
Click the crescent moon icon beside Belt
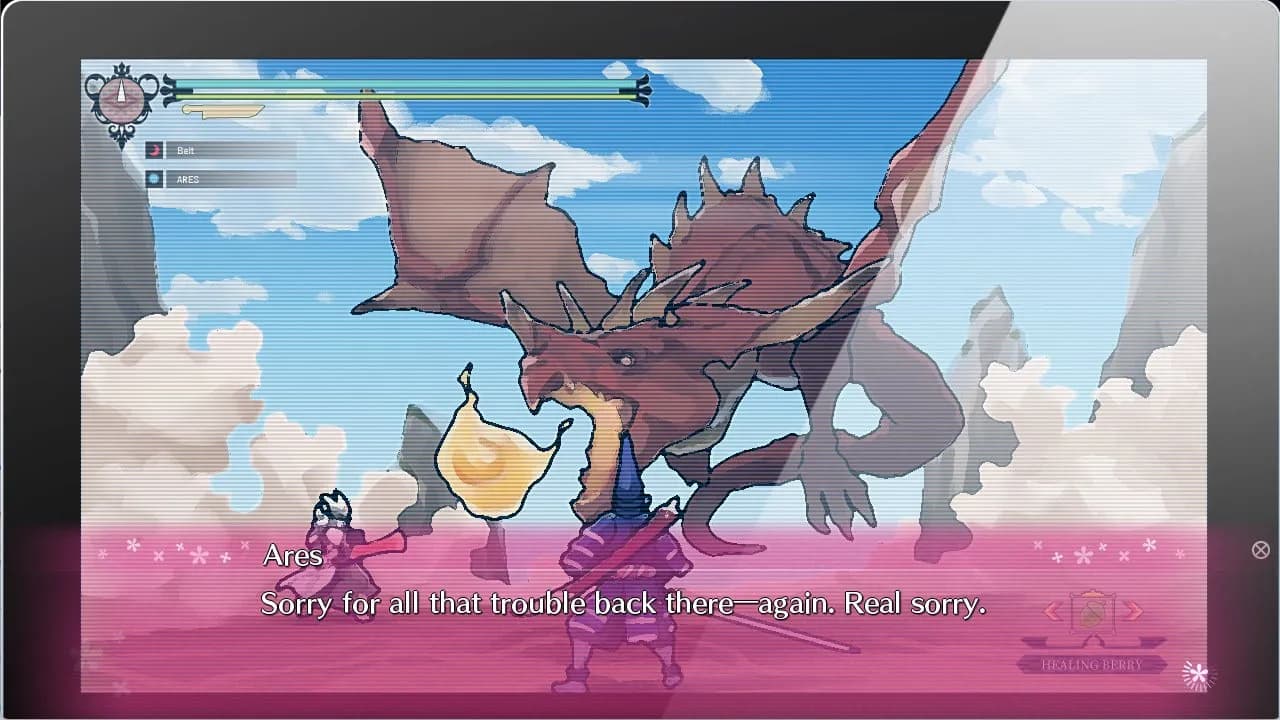click(x=155, y=149)
